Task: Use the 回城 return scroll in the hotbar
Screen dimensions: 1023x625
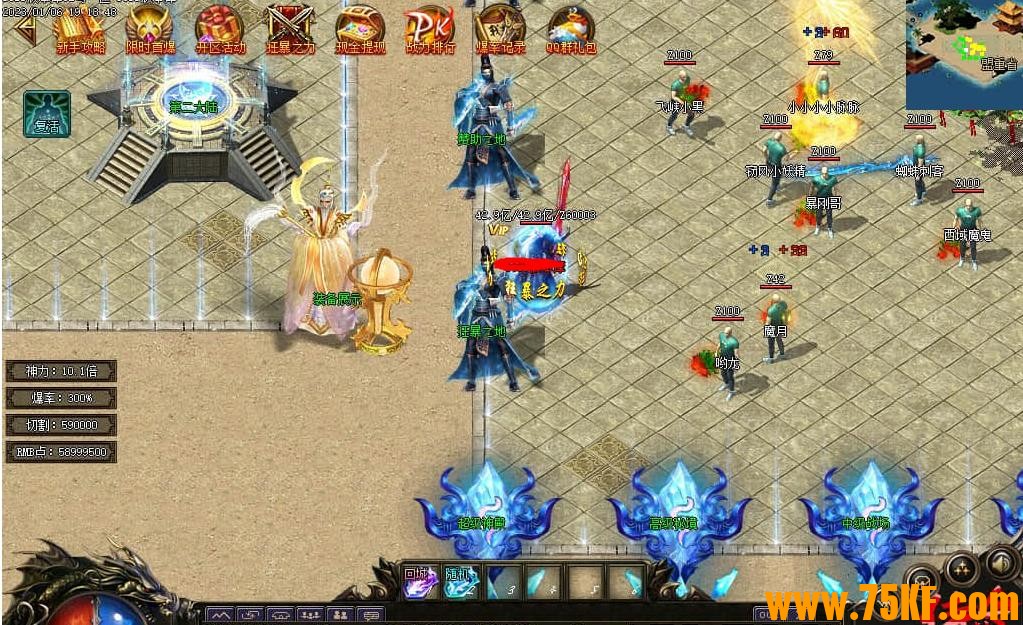Action: click(418, 581)
